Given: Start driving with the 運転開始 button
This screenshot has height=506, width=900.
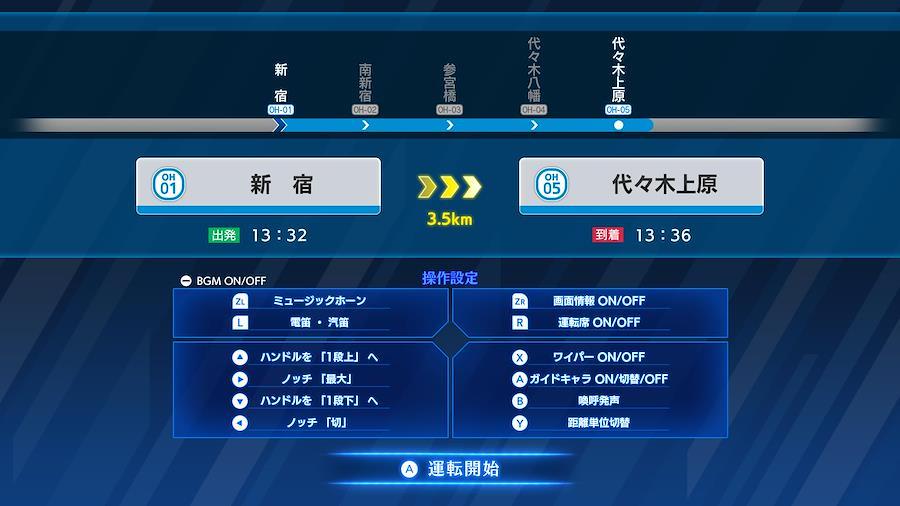Looking at the screenshot, I should click(450, 469).
